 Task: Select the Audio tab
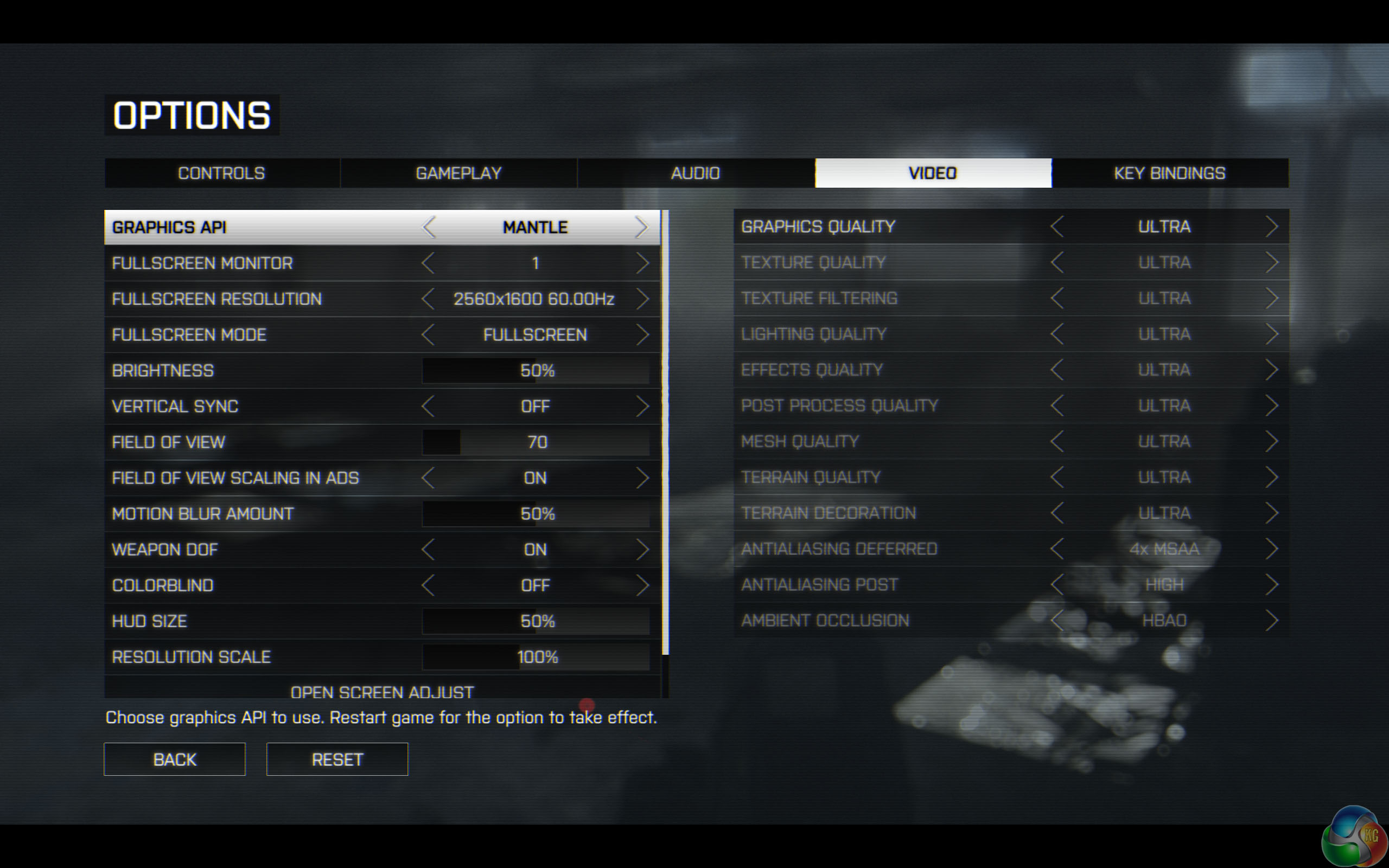click(x=695, y=173)
